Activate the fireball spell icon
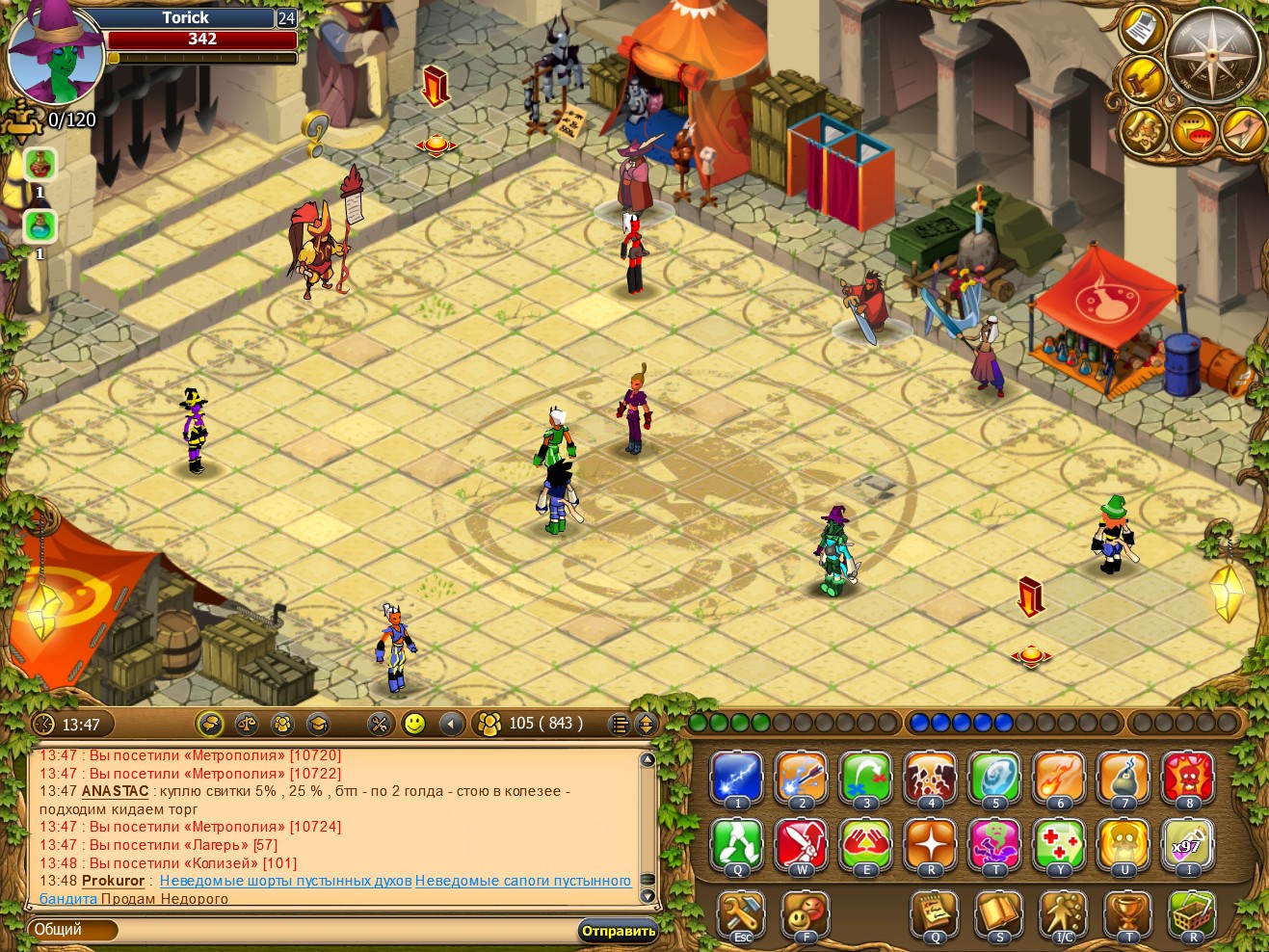This screenshot has height=952, width=1269. [x=1059, y=777]
